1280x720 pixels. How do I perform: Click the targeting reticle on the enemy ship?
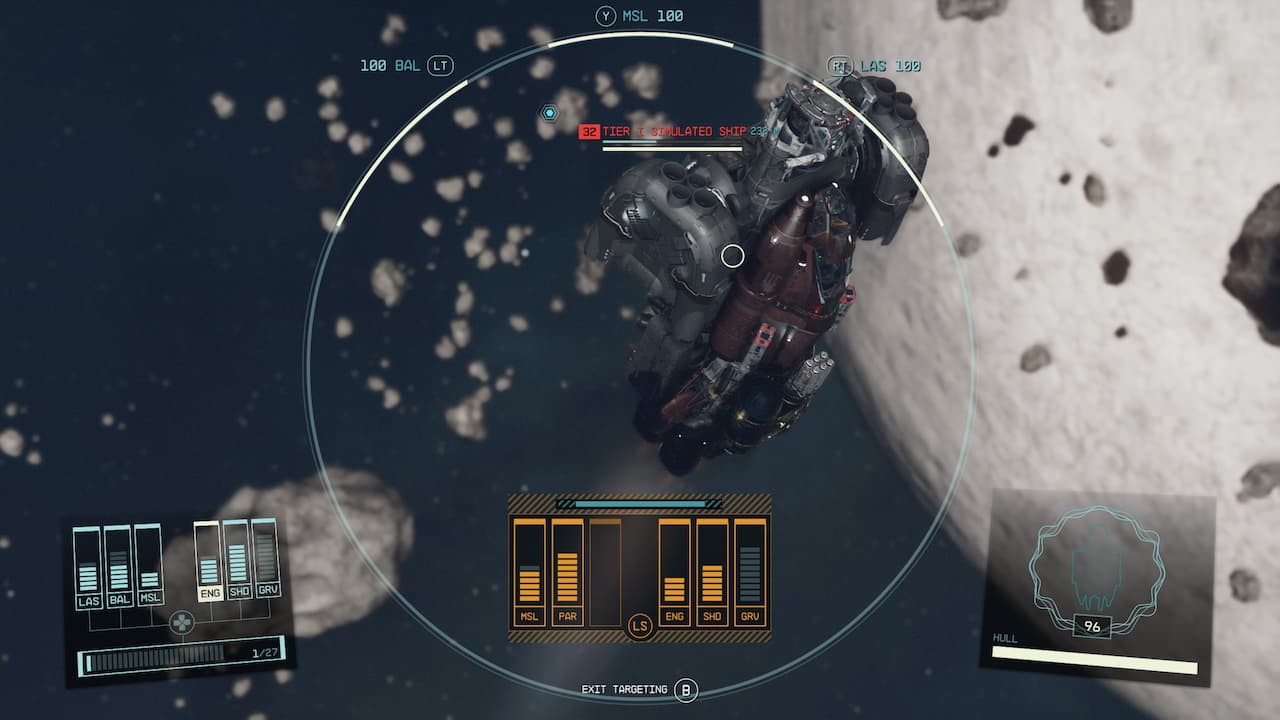tap(732, 255)
